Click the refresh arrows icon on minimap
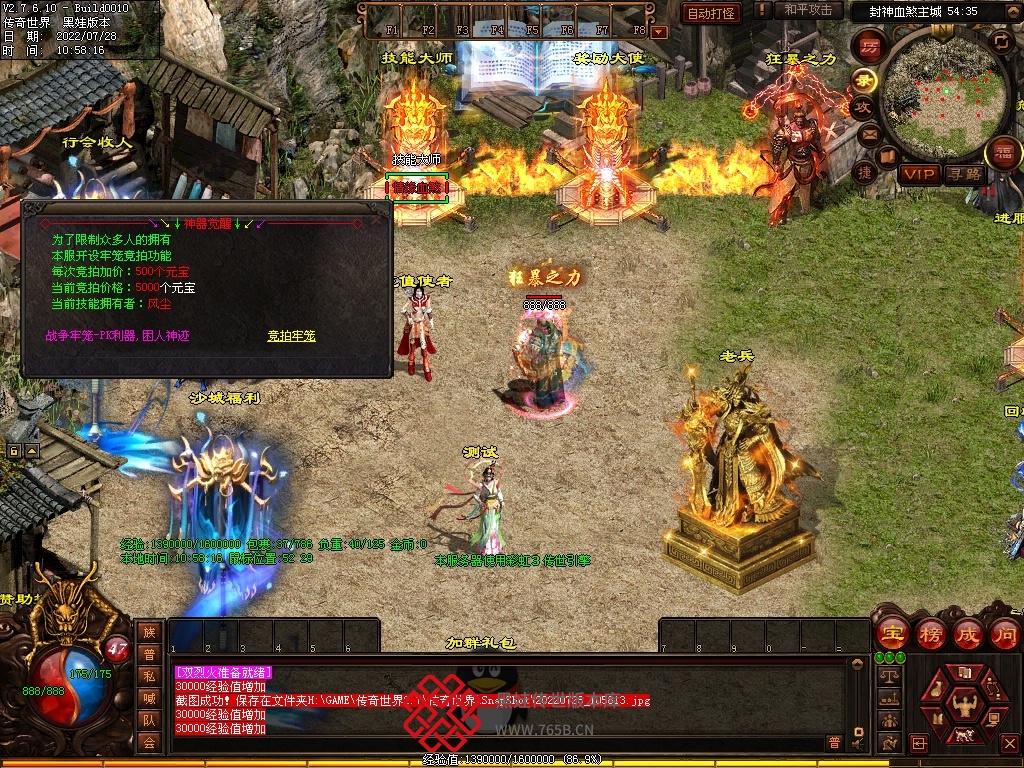This screenshot has width=1024, height=768. coord(1000,41)
